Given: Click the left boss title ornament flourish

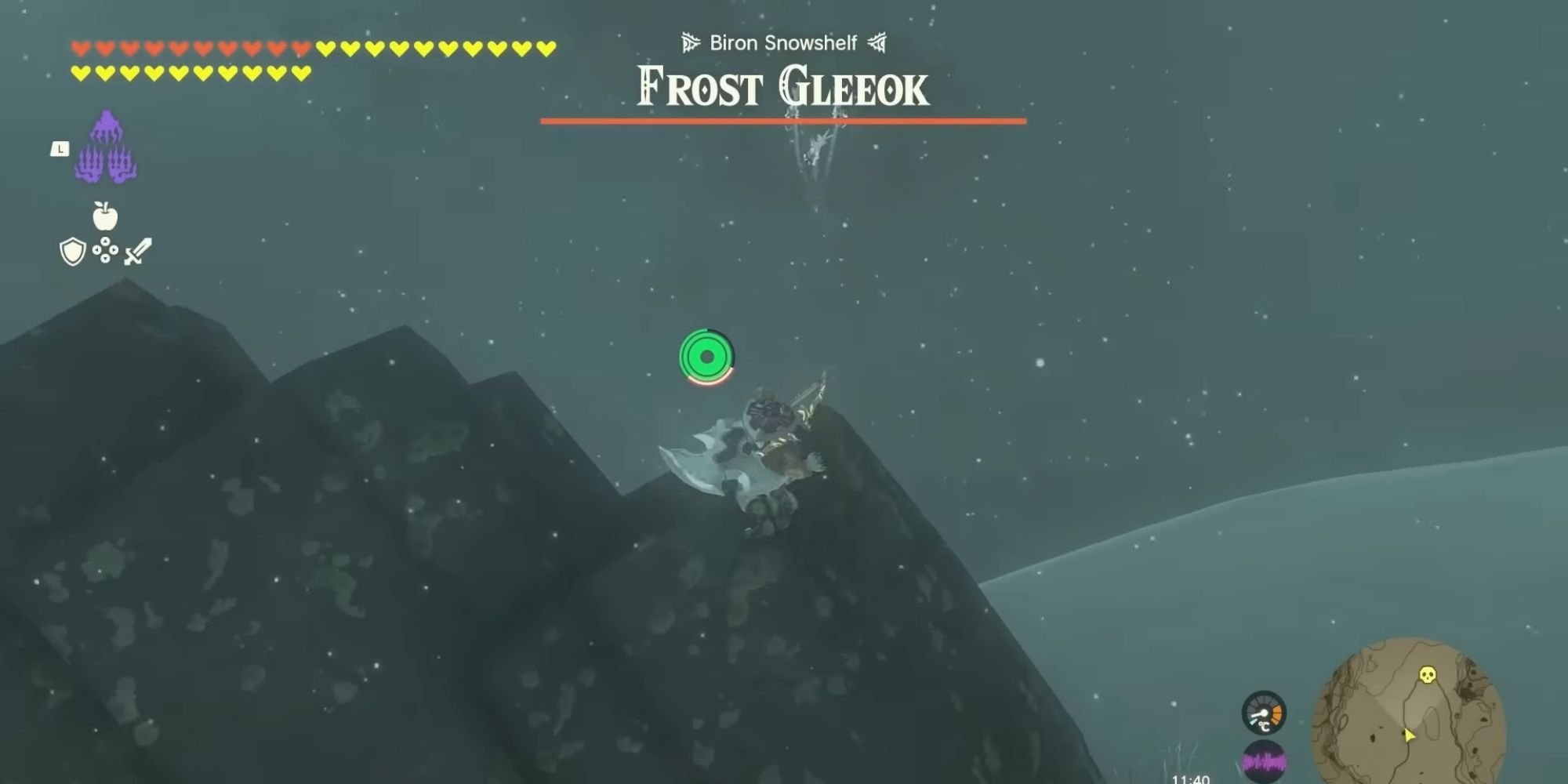Looking at the screenshot, I should tap(688, 43).
